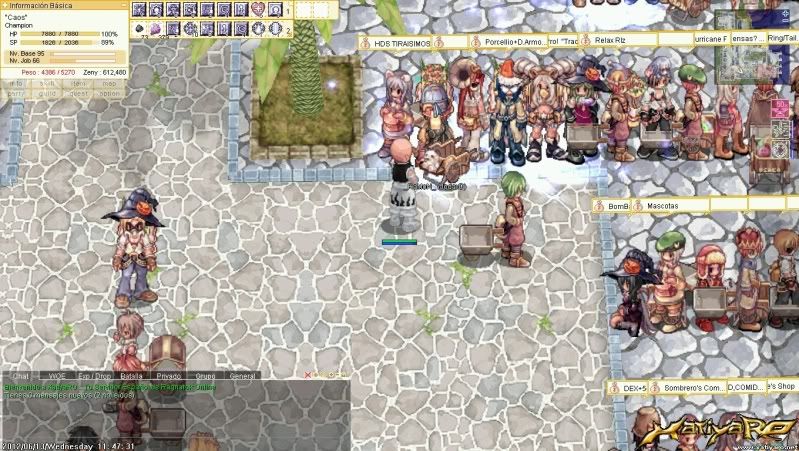The image size is (799, 451).
Task: Open the map button in basic info
Action: (109, 84)
